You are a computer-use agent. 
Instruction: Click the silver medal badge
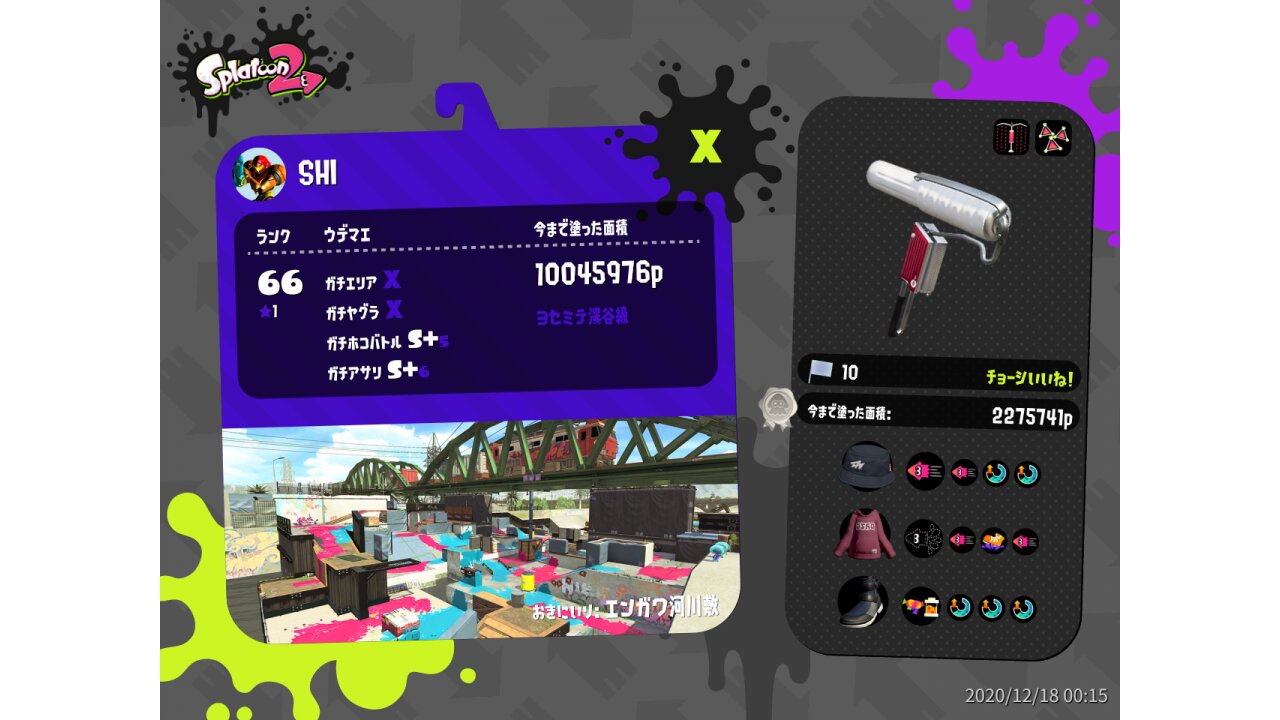pyautogui.click(x=777, y=408)
